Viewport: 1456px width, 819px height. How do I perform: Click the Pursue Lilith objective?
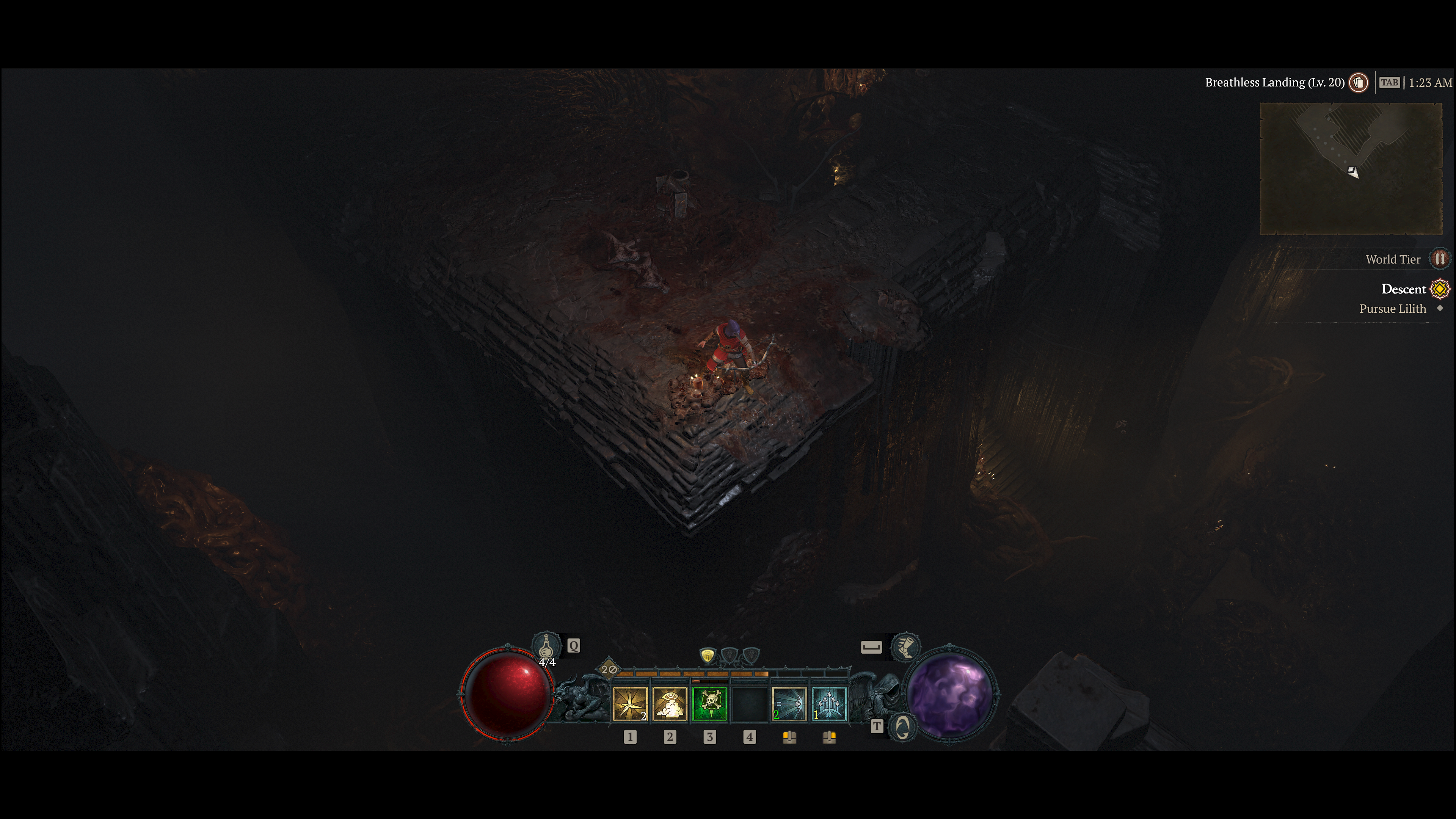click(x=1392, y=309)
